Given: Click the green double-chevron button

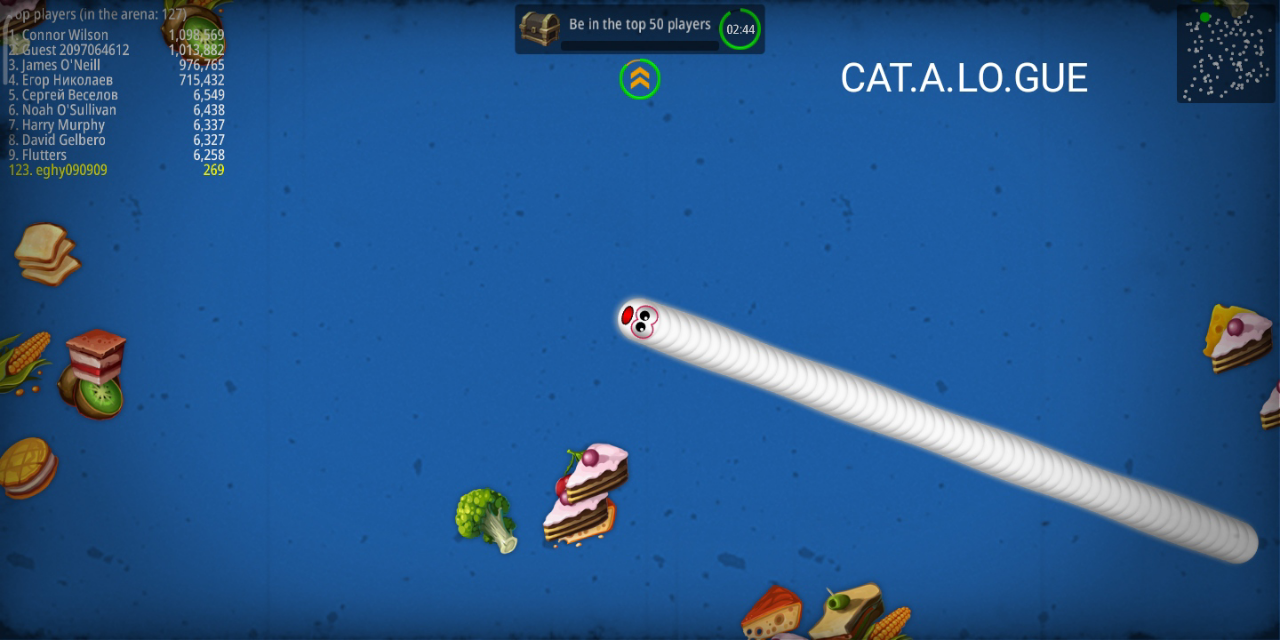Looking at the screenshot, I should (640, 79).
